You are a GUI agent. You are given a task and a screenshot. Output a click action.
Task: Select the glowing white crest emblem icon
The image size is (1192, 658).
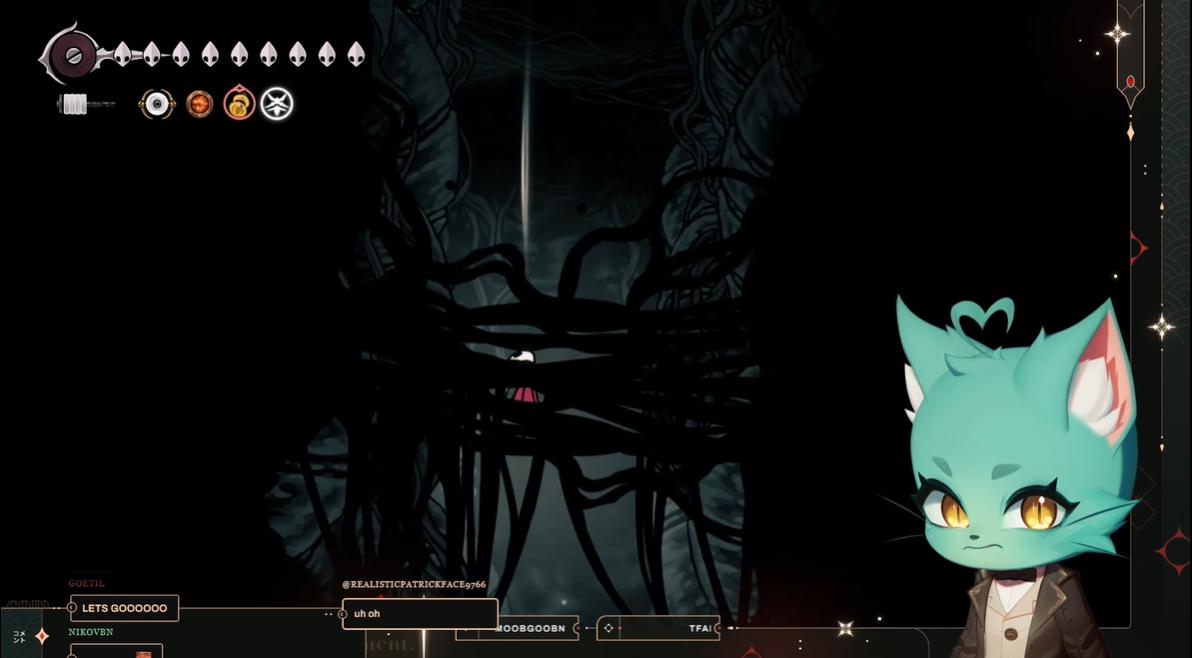click(x=277, y=104)
